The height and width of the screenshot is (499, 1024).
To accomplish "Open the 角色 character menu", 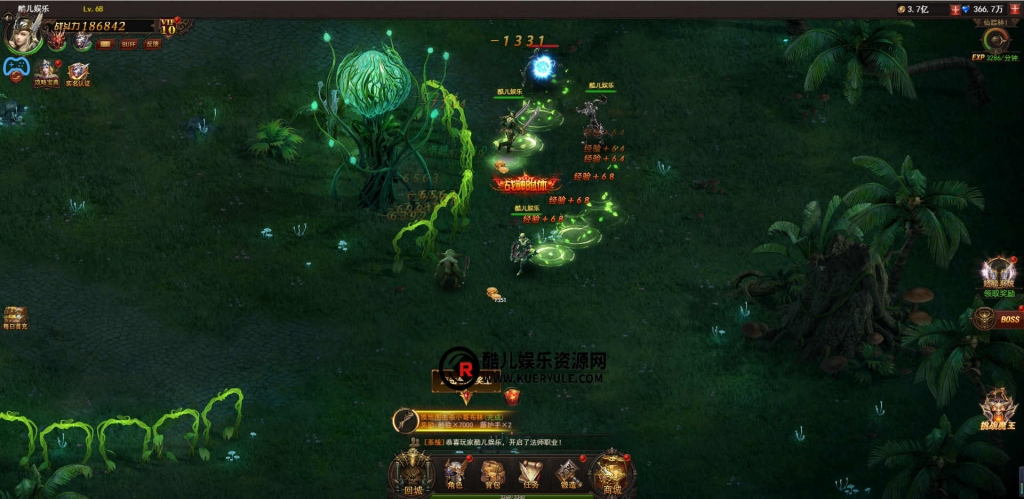I will click(456, 473).
